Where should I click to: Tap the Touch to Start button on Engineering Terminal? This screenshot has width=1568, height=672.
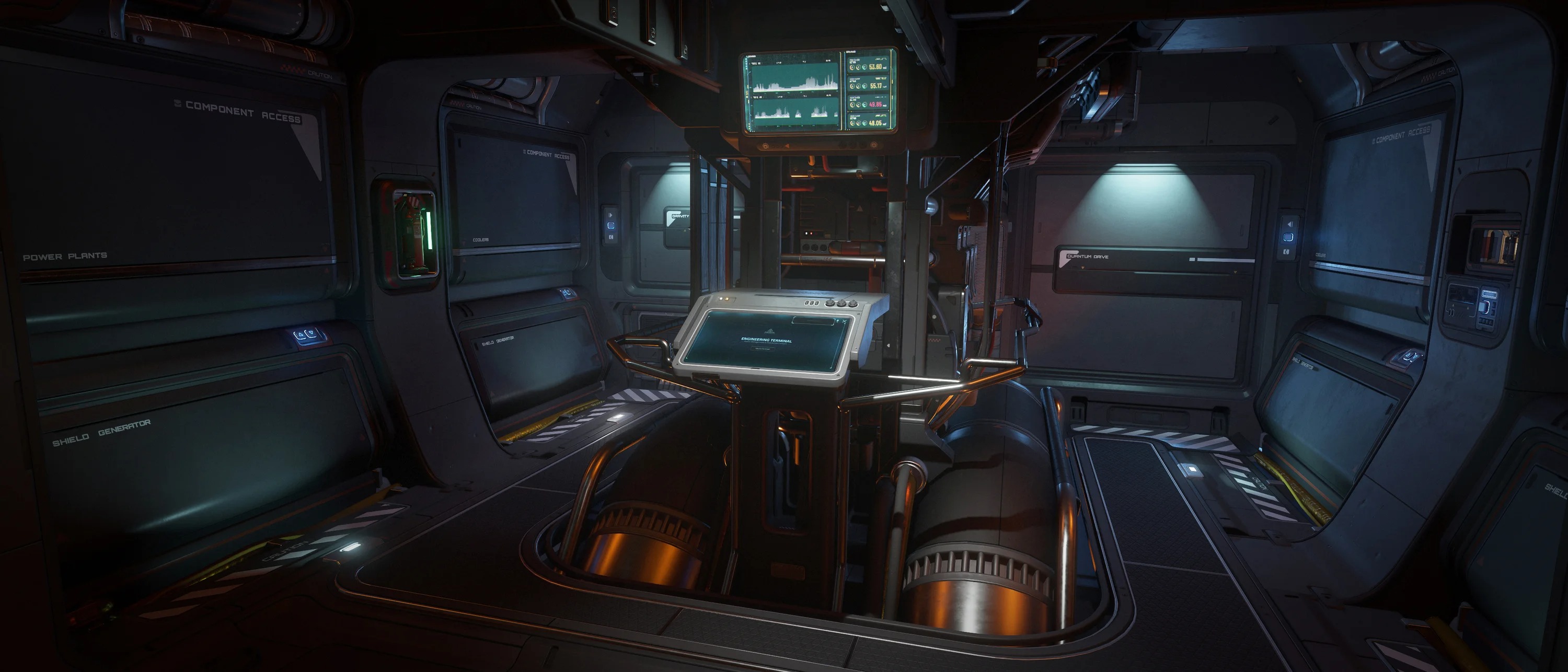(763, 349)
